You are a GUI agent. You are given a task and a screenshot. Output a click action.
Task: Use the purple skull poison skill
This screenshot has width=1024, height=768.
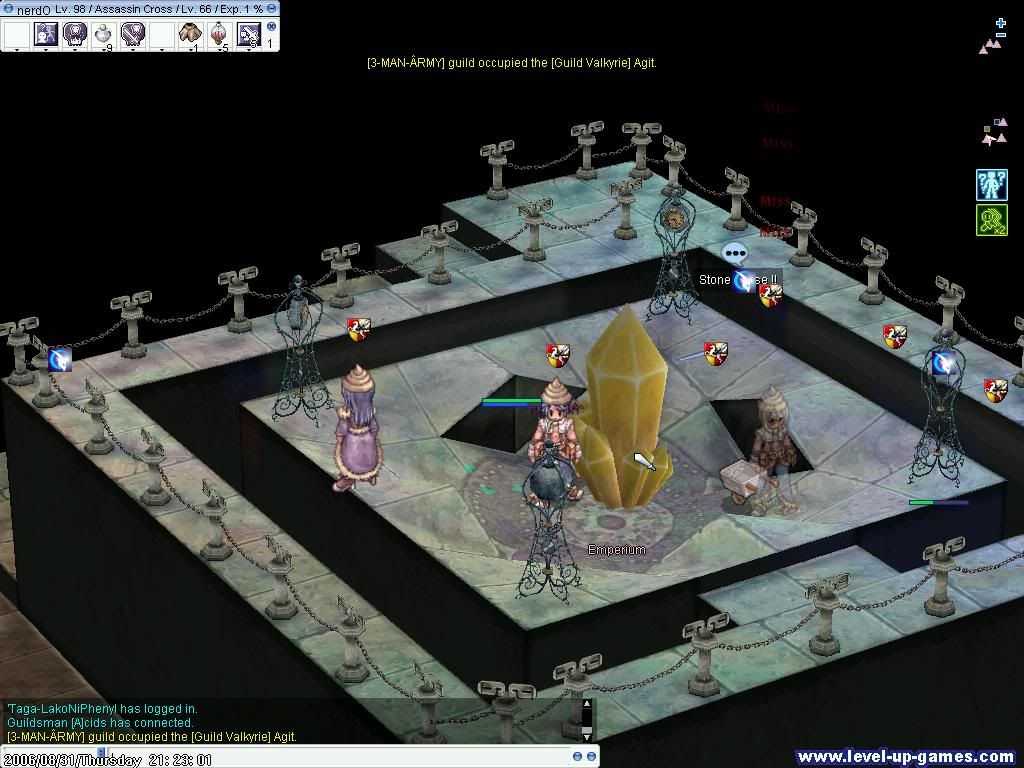[75, 34]
